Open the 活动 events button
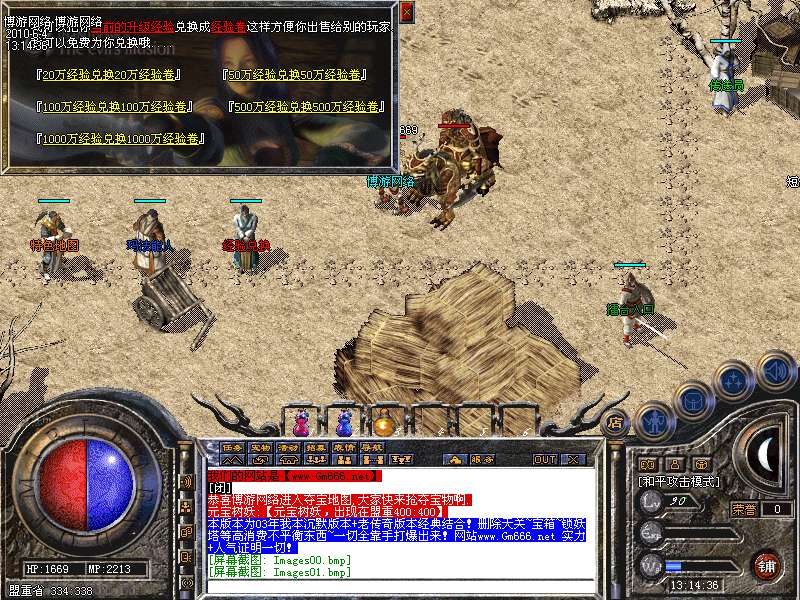 pyautogui.click(x=289, y=447)
